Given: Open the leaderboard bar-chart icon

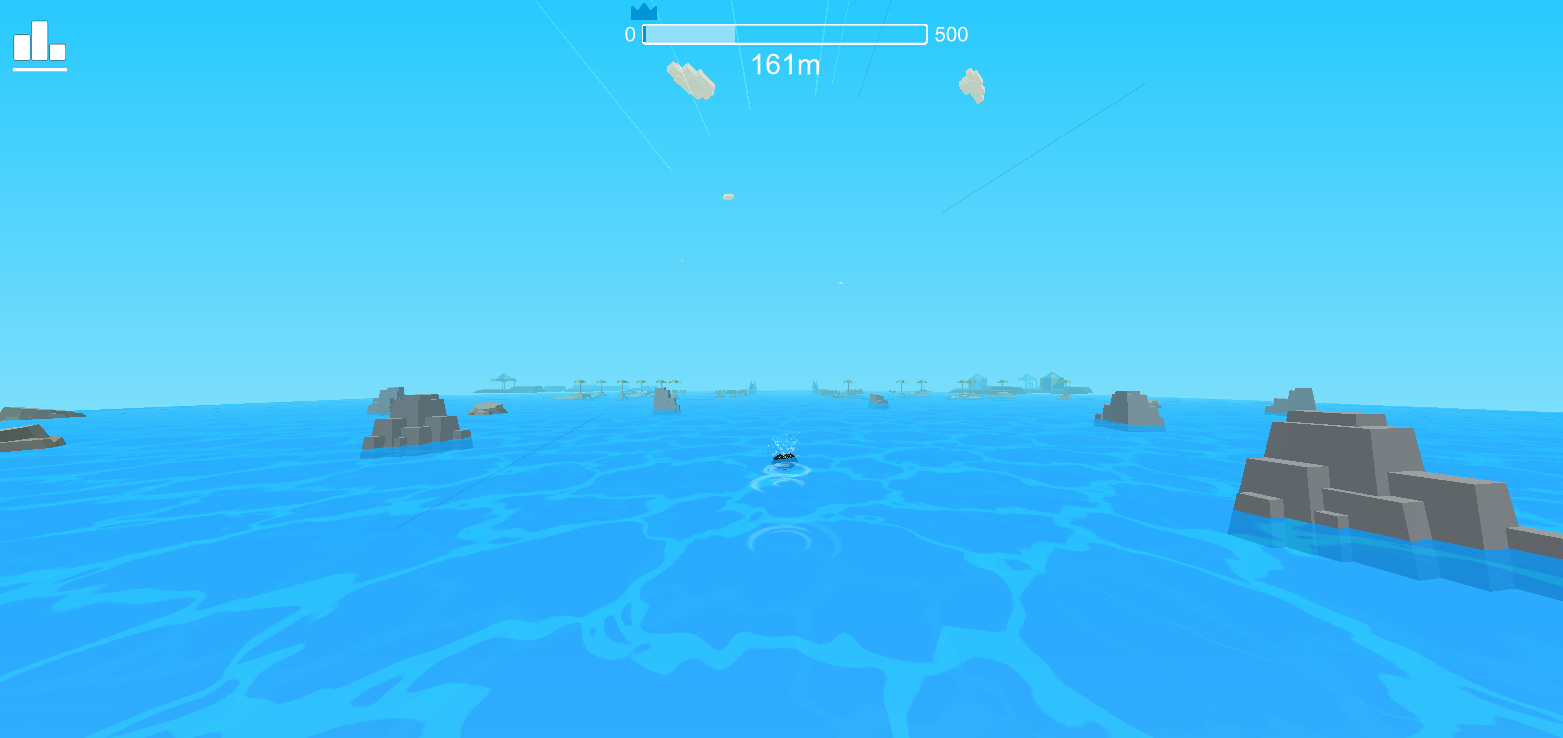Looking at the screenshot, I should tap(40, 42).
